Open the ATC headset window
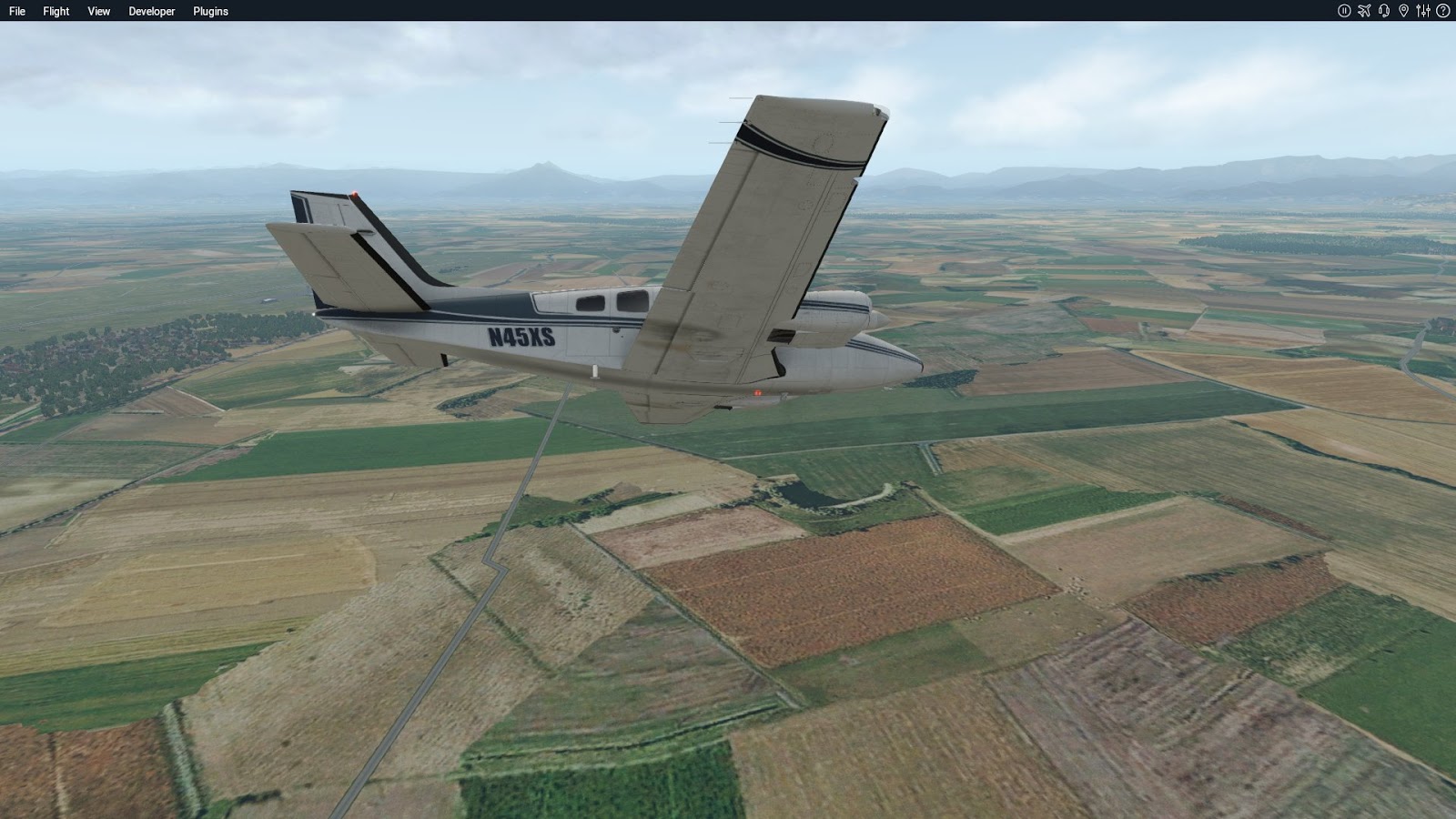Viewport: 1456px width, 819px height. (1384, 10)
